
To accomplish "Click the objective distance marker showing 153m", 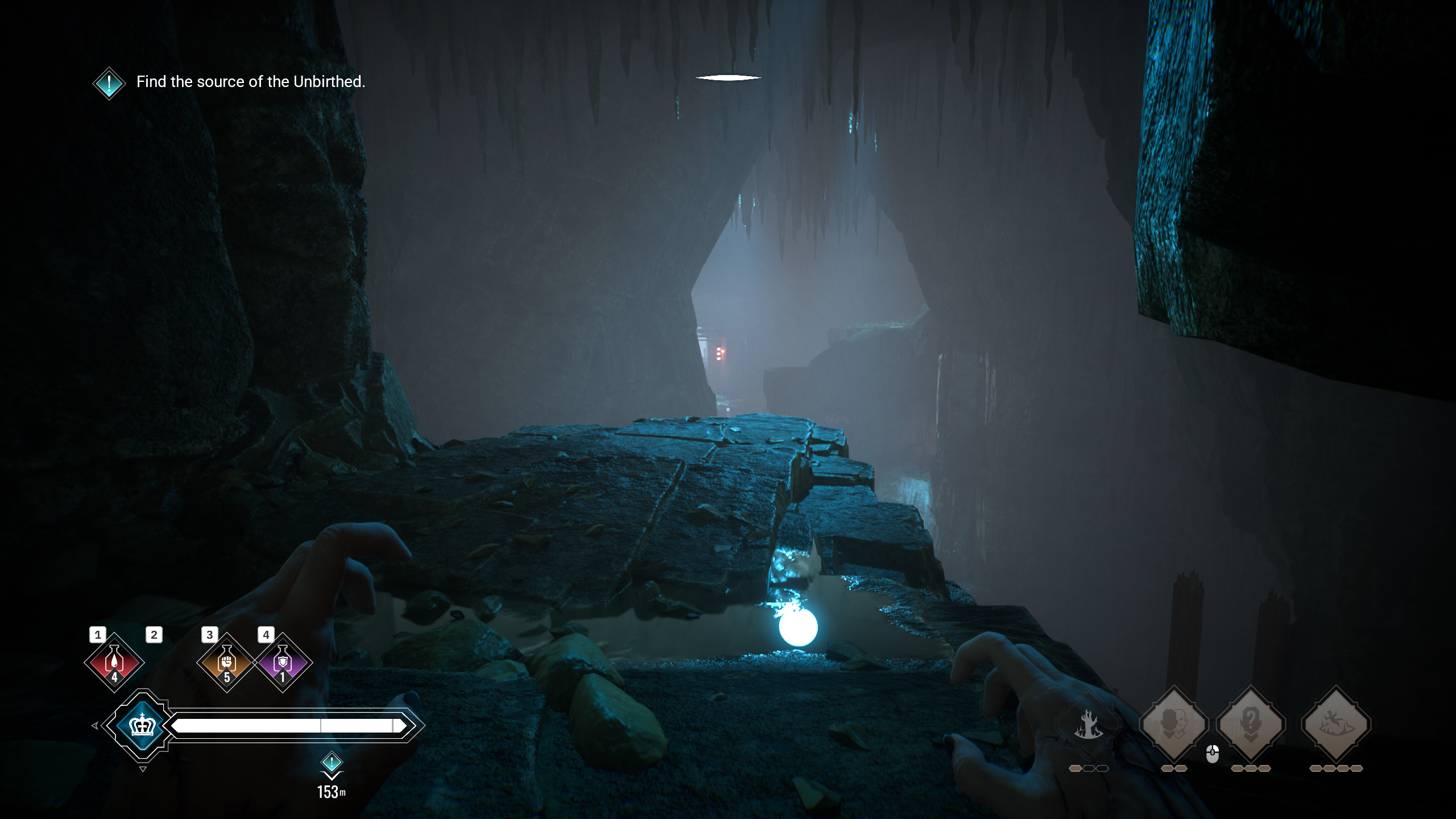I will (x=332, y=776).
